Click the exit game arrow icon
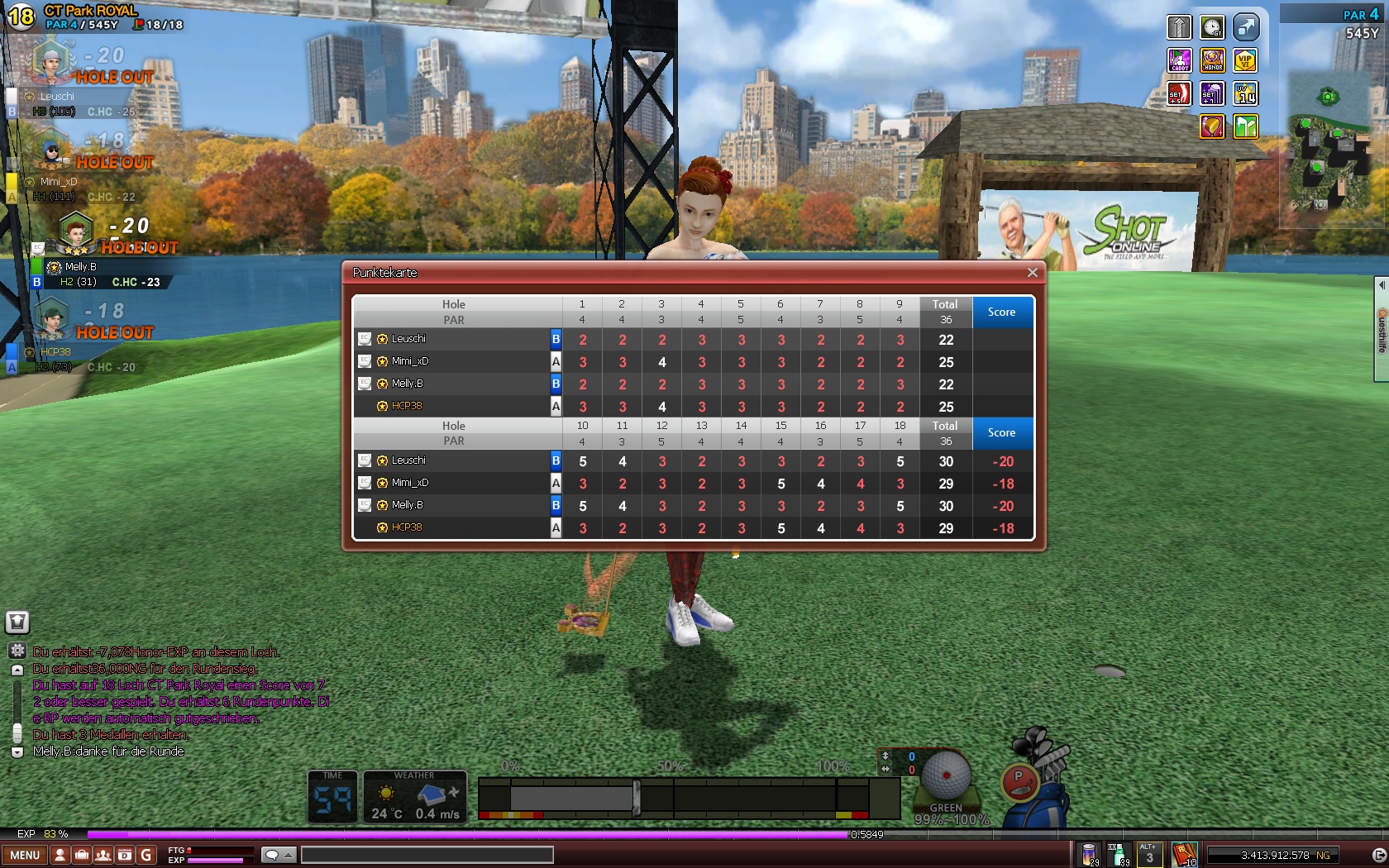1389x868 pixels. (x=1377, y=855)
